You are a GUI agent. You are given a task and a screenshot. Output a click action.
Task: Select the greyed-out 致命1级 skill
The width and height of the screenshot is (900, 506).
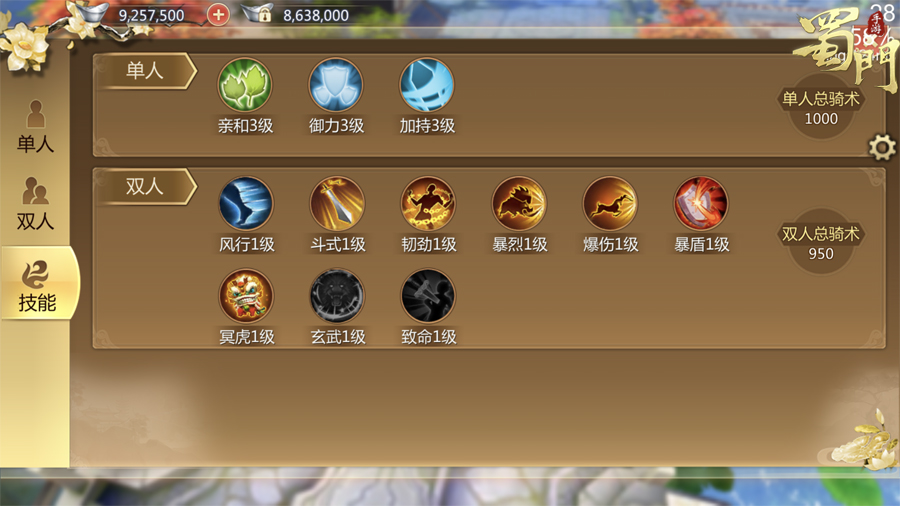[427, 297]
